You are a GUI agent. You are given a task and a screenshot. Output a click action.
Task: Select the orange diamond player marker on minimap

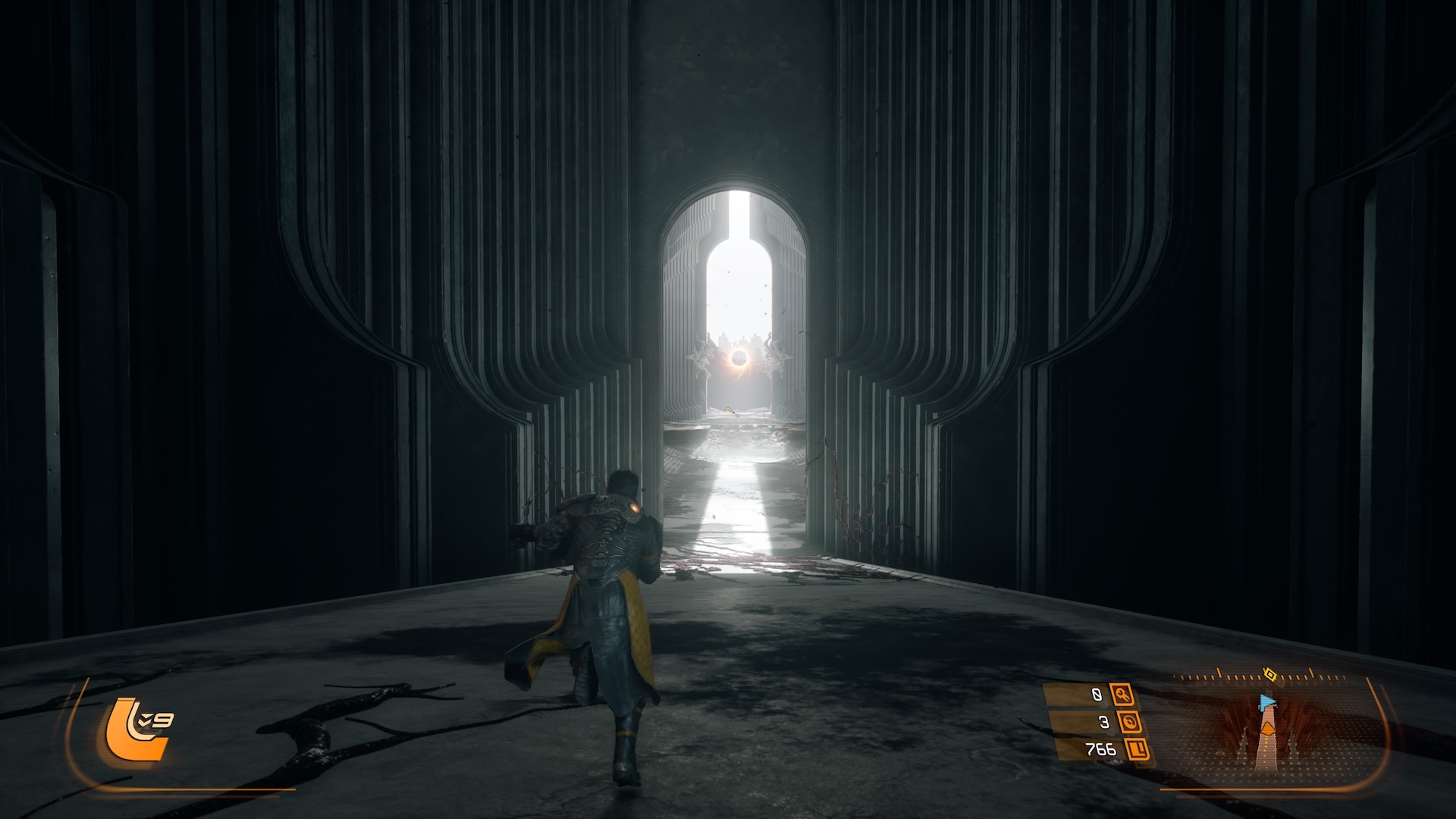tap(1267, 729)
